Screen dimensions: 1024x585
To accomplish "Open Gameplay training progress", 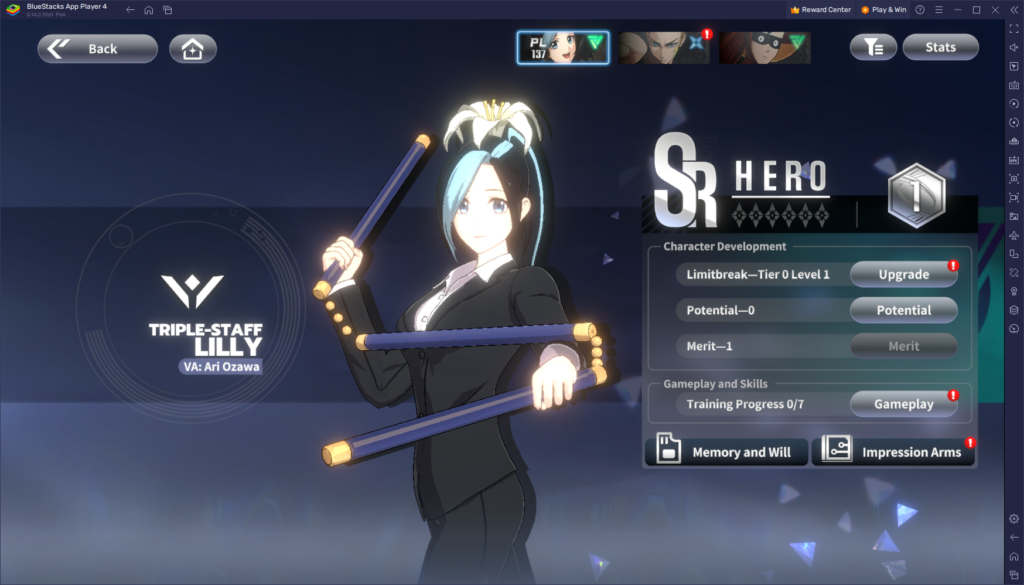I will 903,404.
